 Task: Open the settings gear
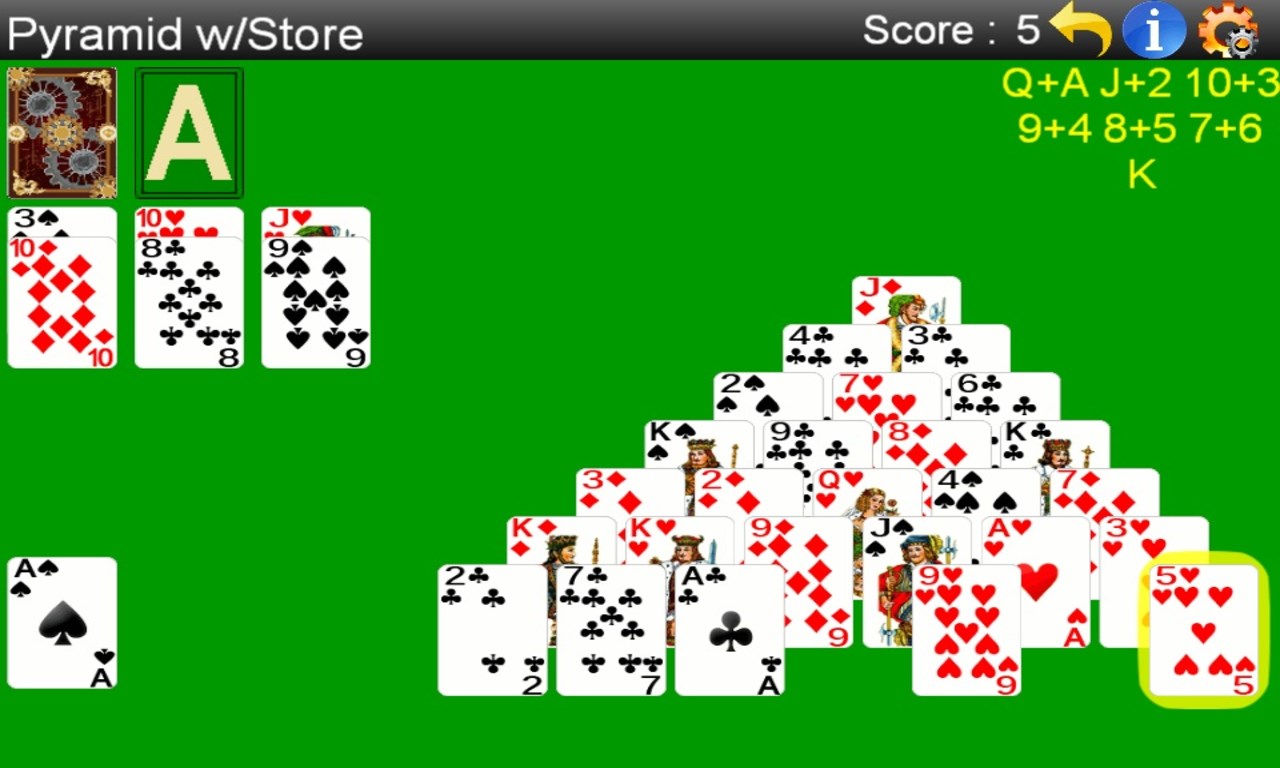(1232, 30)
